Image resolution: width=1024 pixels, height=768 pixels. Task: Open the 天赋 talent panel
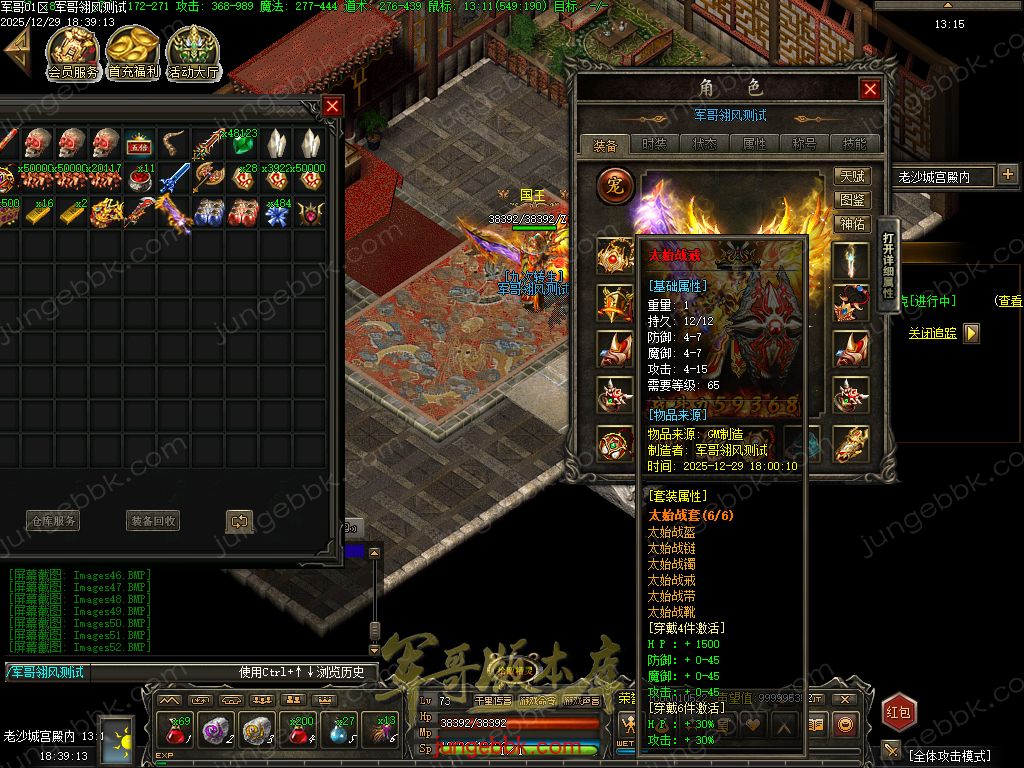point(853,176)
